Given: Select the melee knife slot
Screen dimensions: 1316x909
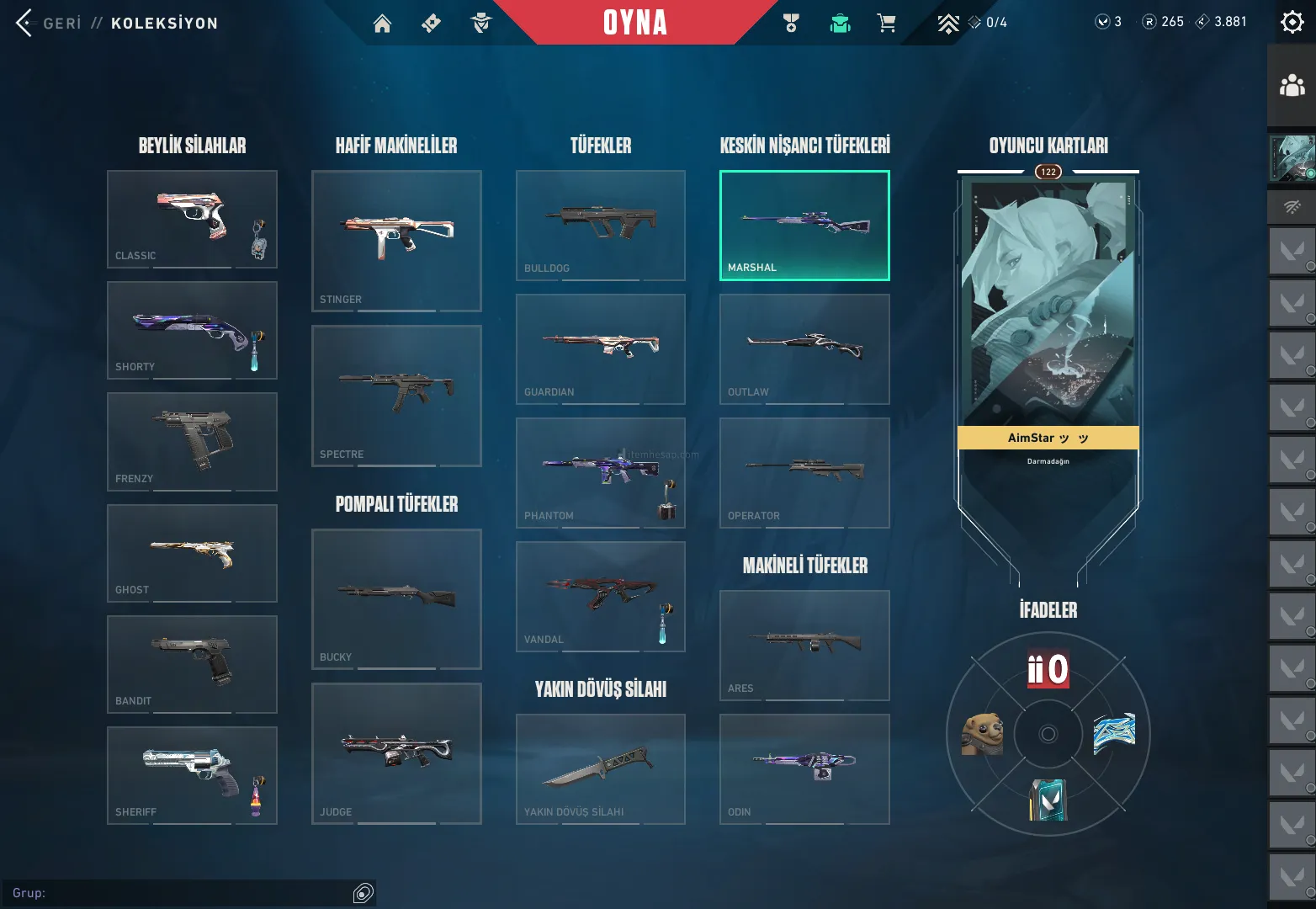Looking at the screenshot, I should 600,768.
